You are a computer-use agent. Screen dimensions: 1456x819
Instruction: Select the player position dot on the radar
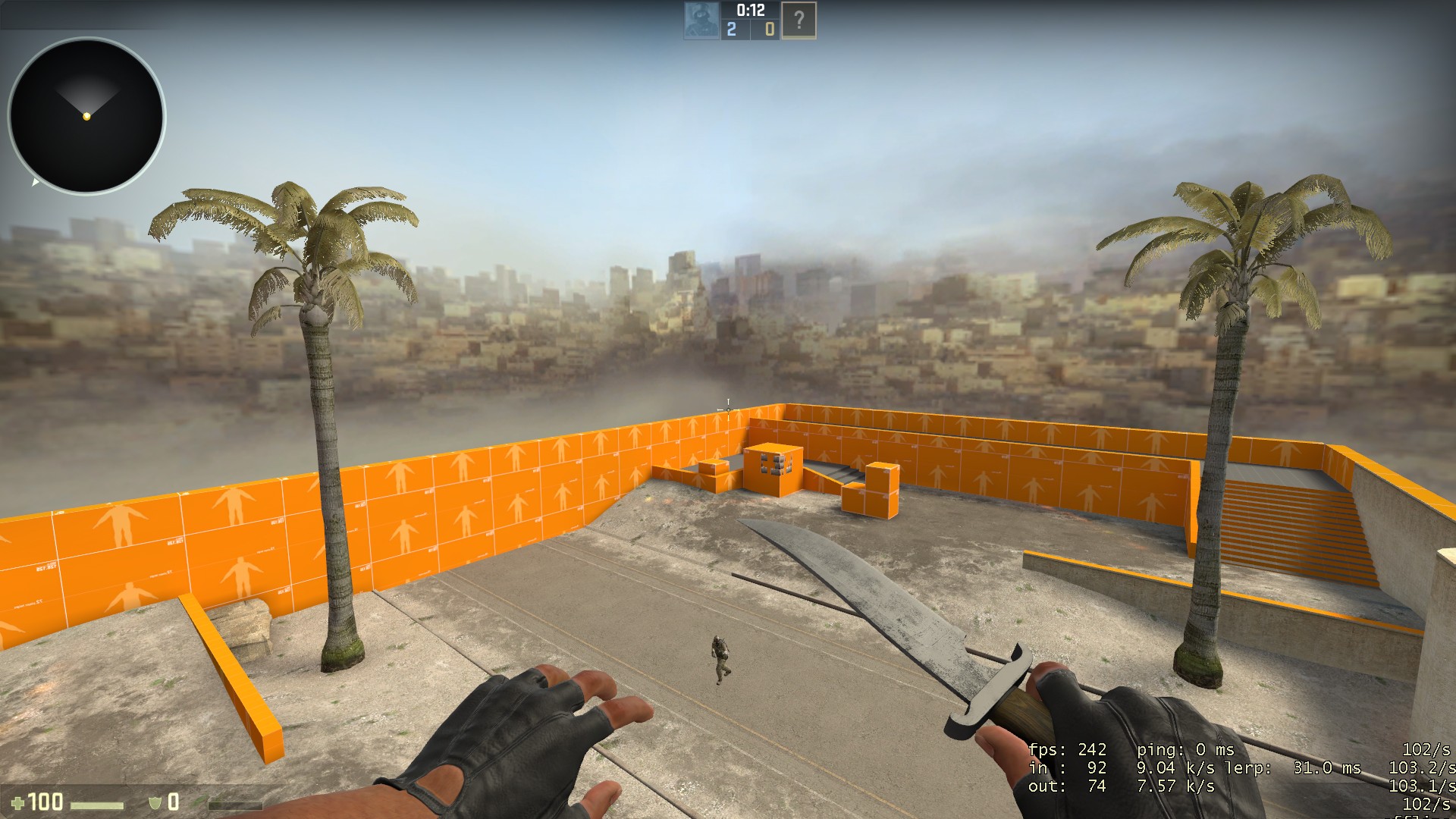(86, 118)
